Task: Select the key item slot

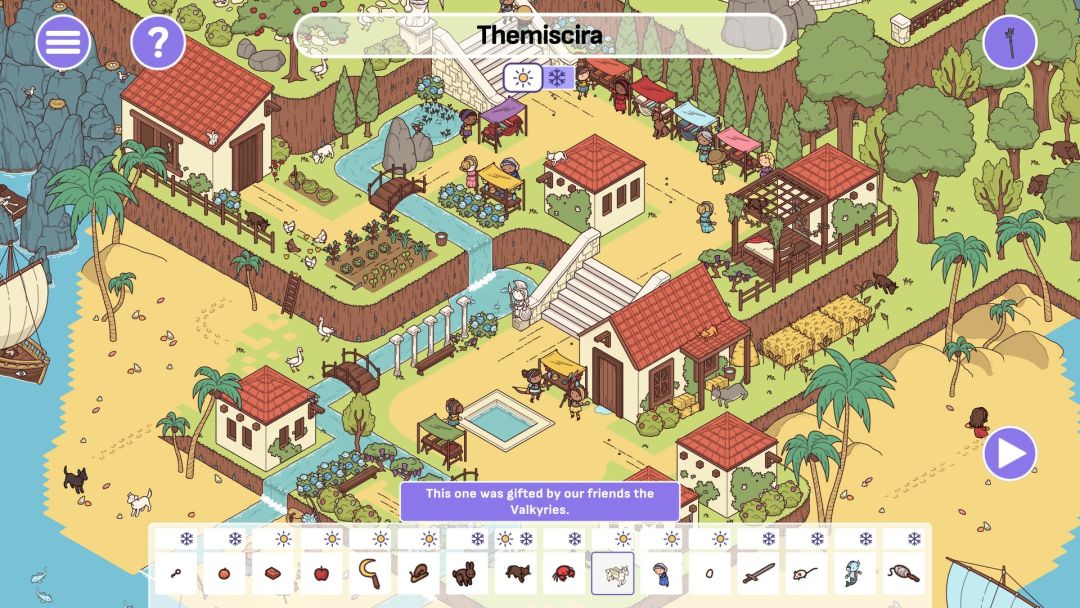Action: point(176,574)
